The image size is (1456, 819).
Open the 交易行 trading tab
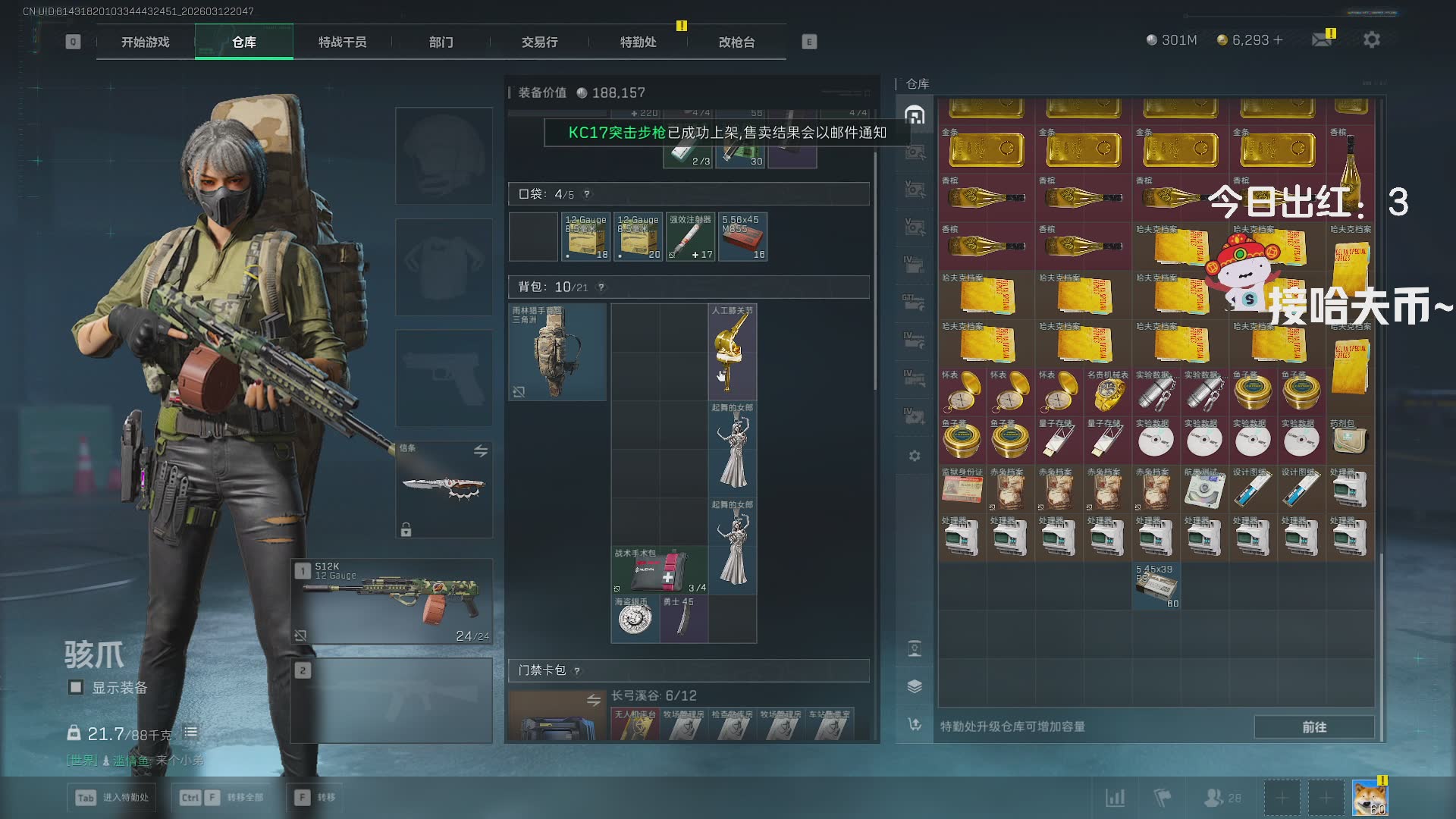point(539,42)
